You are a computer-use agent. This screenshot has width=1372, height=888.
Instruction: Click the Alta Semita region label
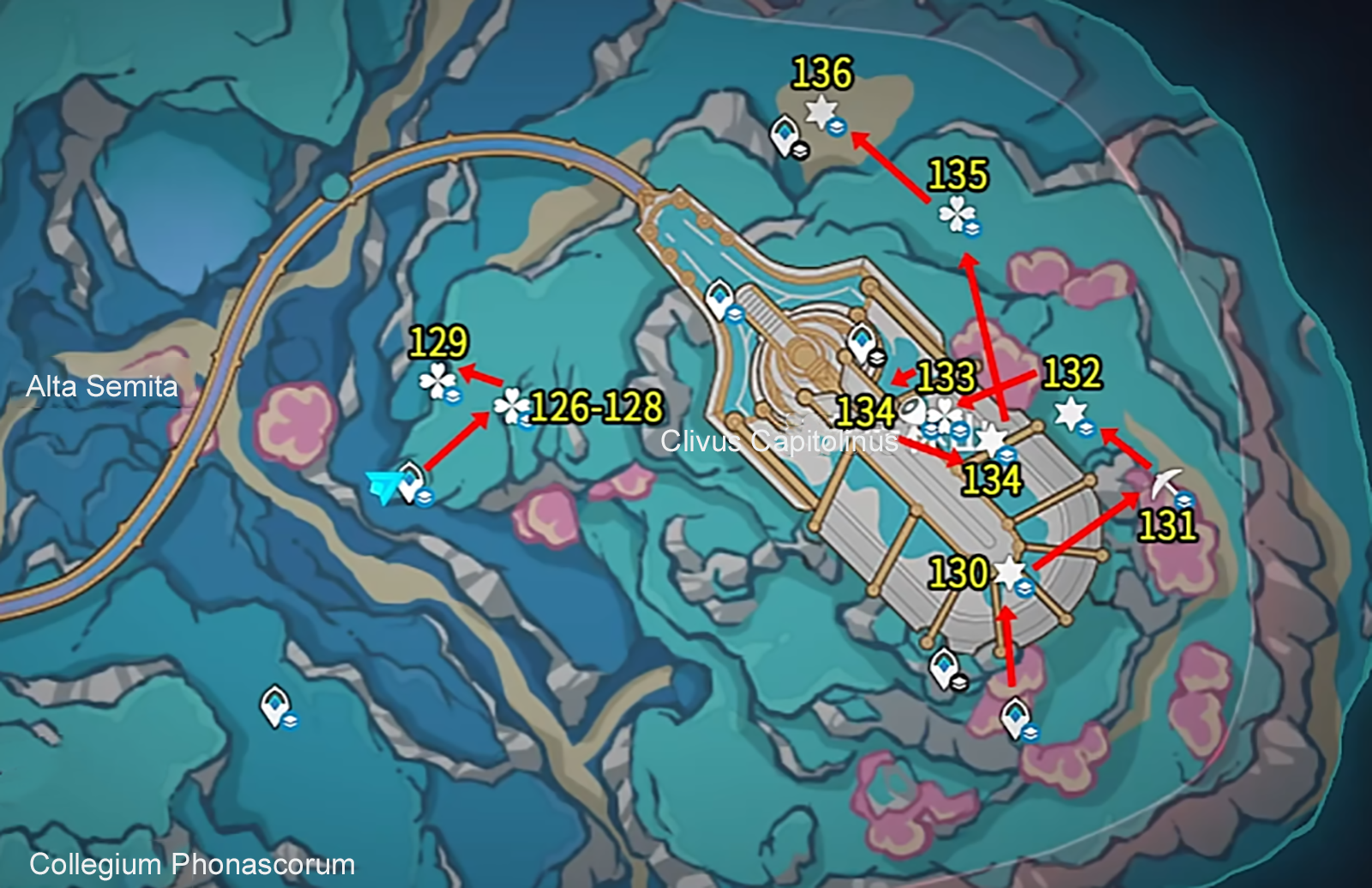103,386
